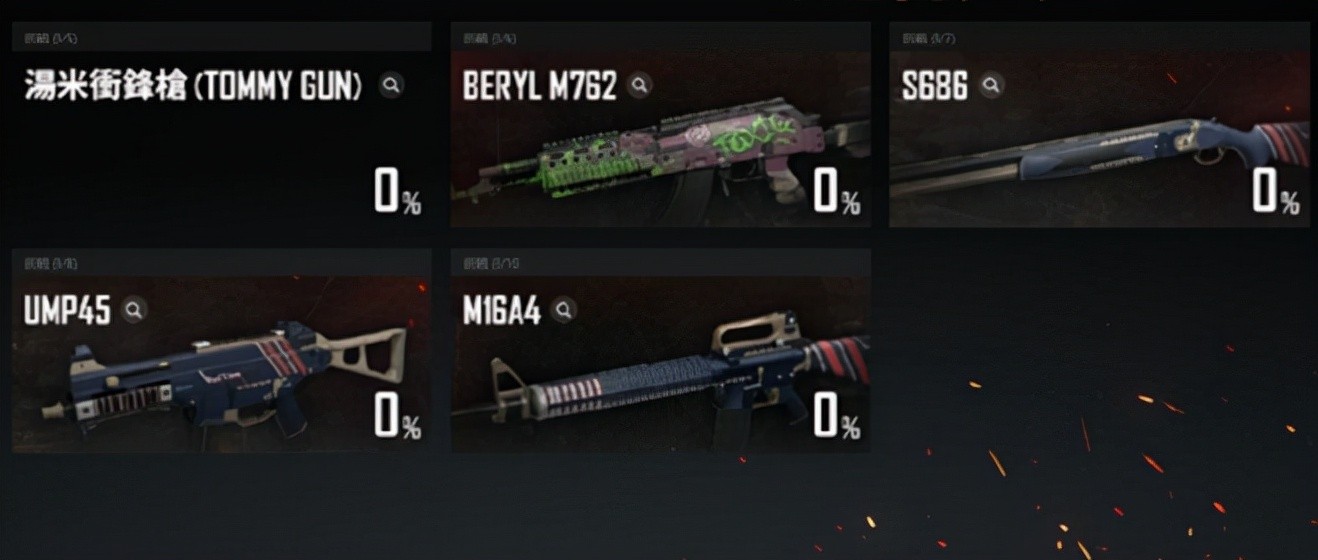The image size is (1318, 560).
Task: Preview the M16A4 with its magnifier icon
Action: tap(564, 310)
